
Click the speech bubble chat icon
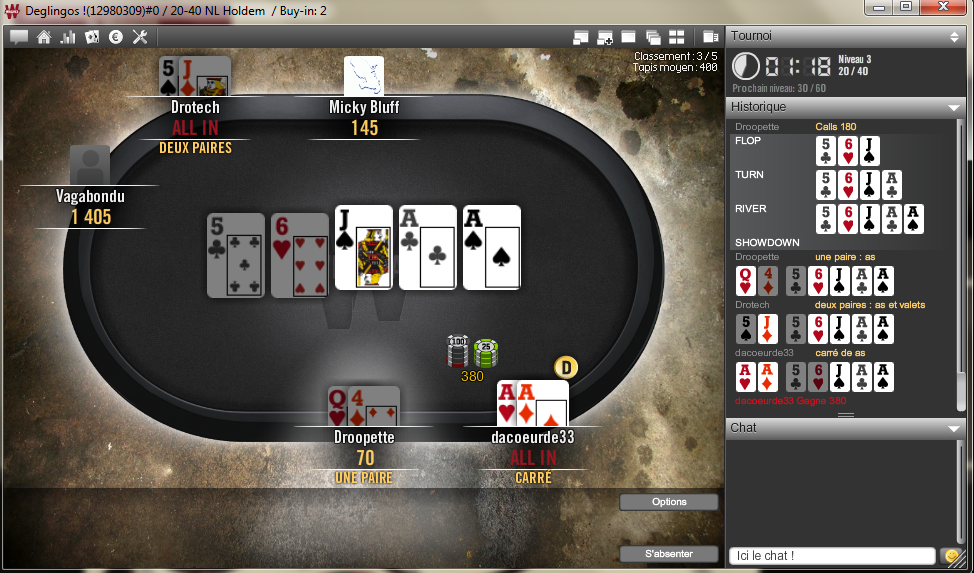pos(19,37)
